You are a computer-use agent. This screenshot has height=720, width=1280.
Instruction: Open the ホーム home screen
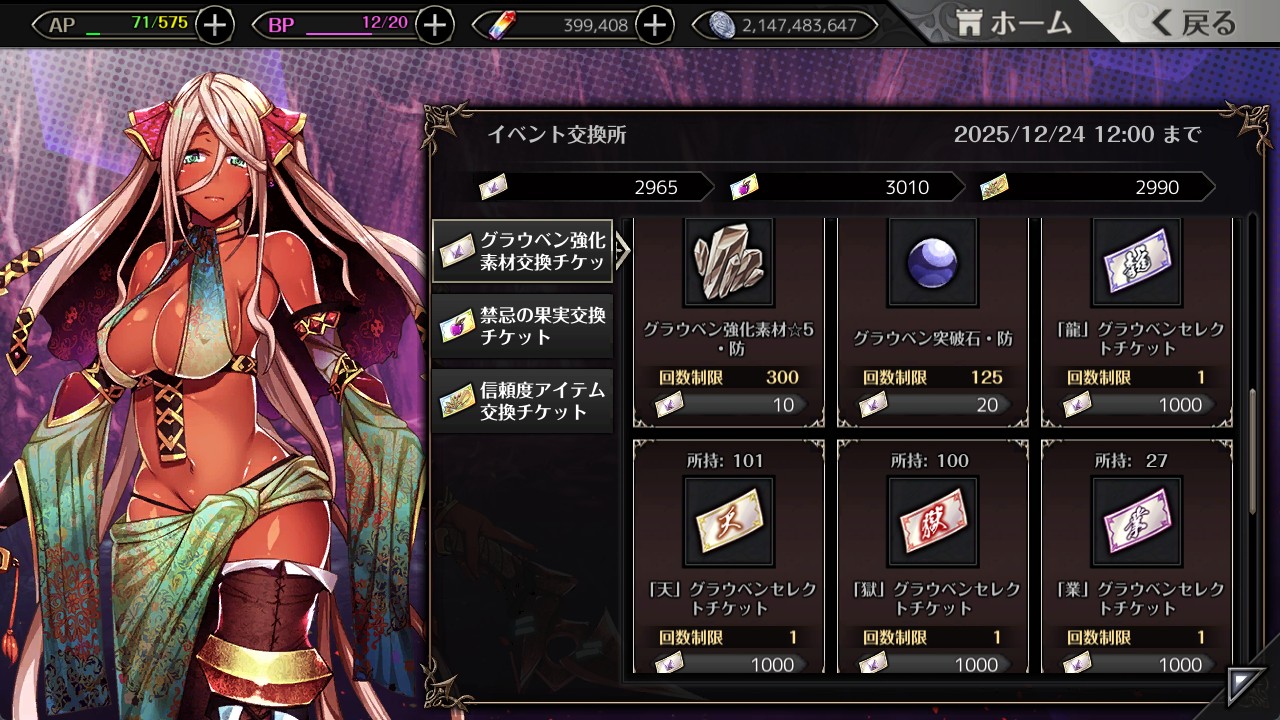click(1014, 24)
